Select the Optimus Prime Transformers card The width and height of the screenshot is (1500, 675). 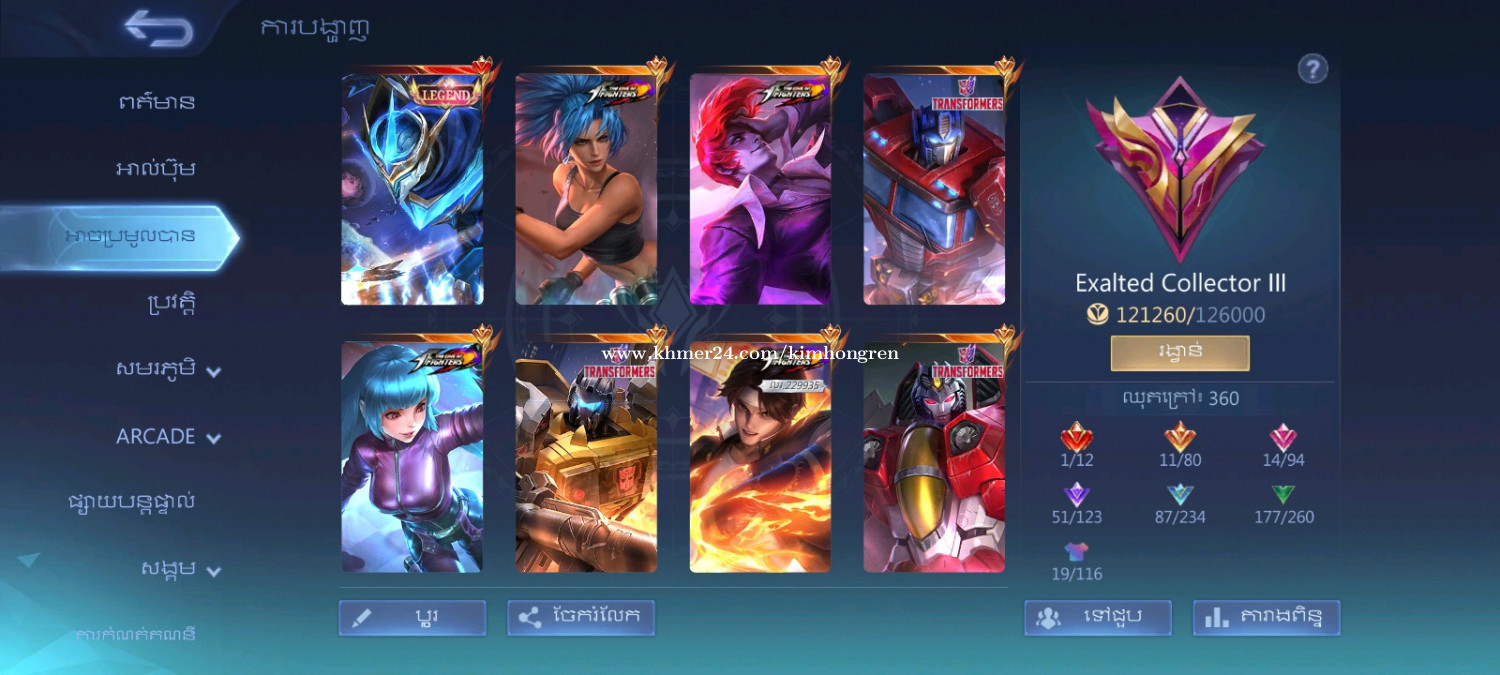[x=934, y=188]
